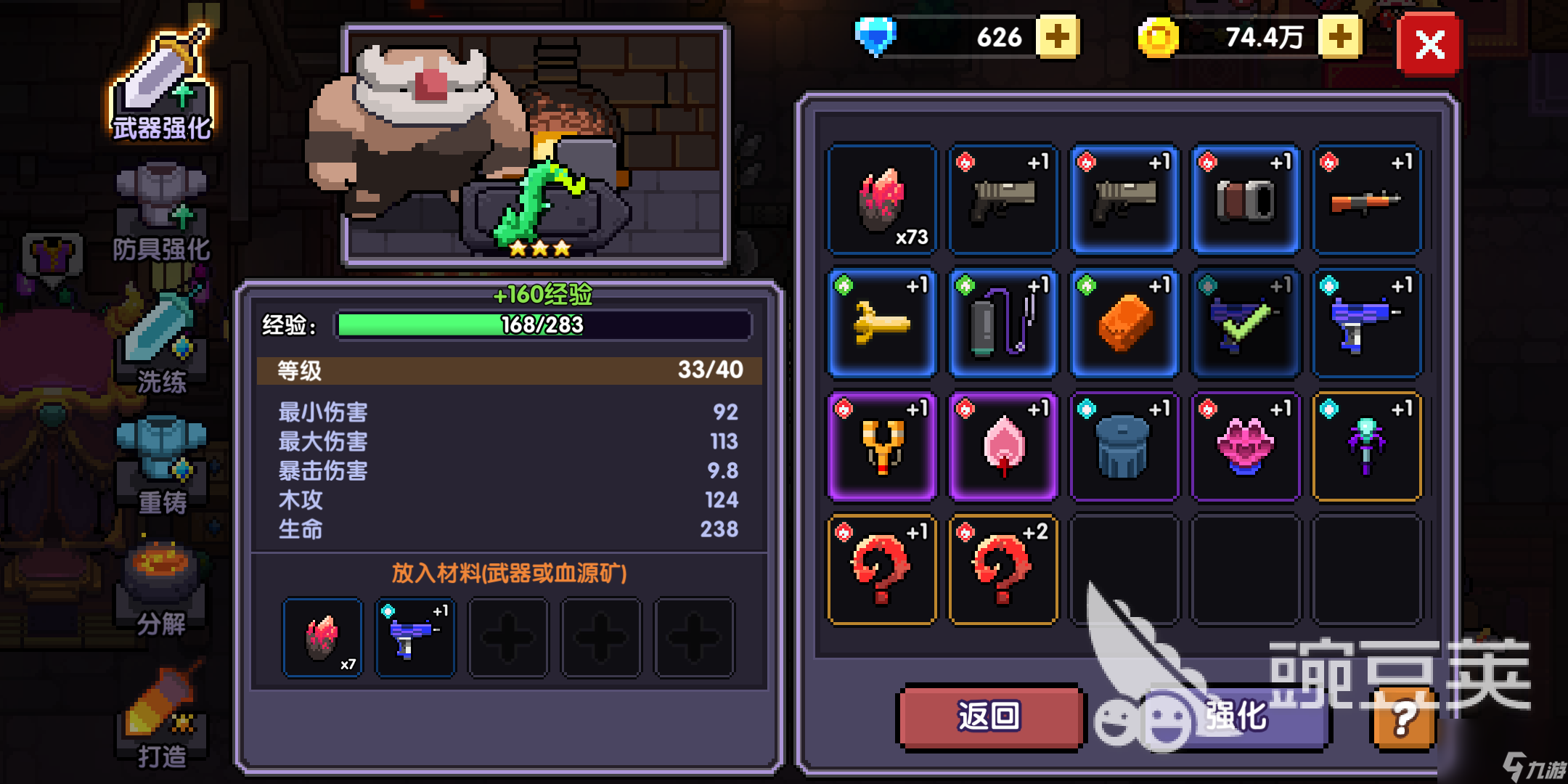Screen dimensions: 1568x784
Task: Select the 分解 dismantle tab
Action: [x=162, y=589]
